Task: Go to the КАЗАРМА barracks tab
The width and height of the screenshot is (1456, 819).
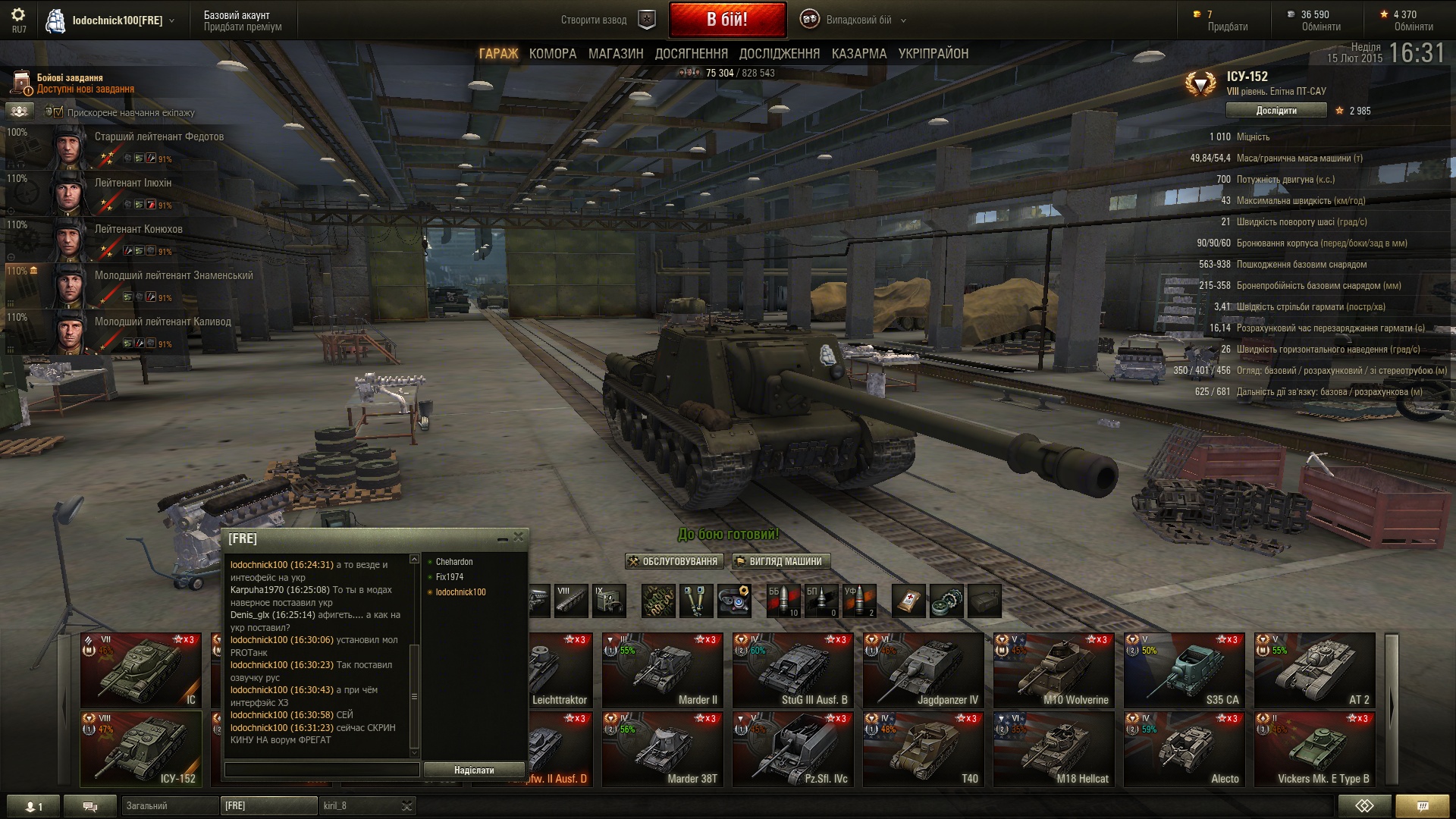Action: 859,54
